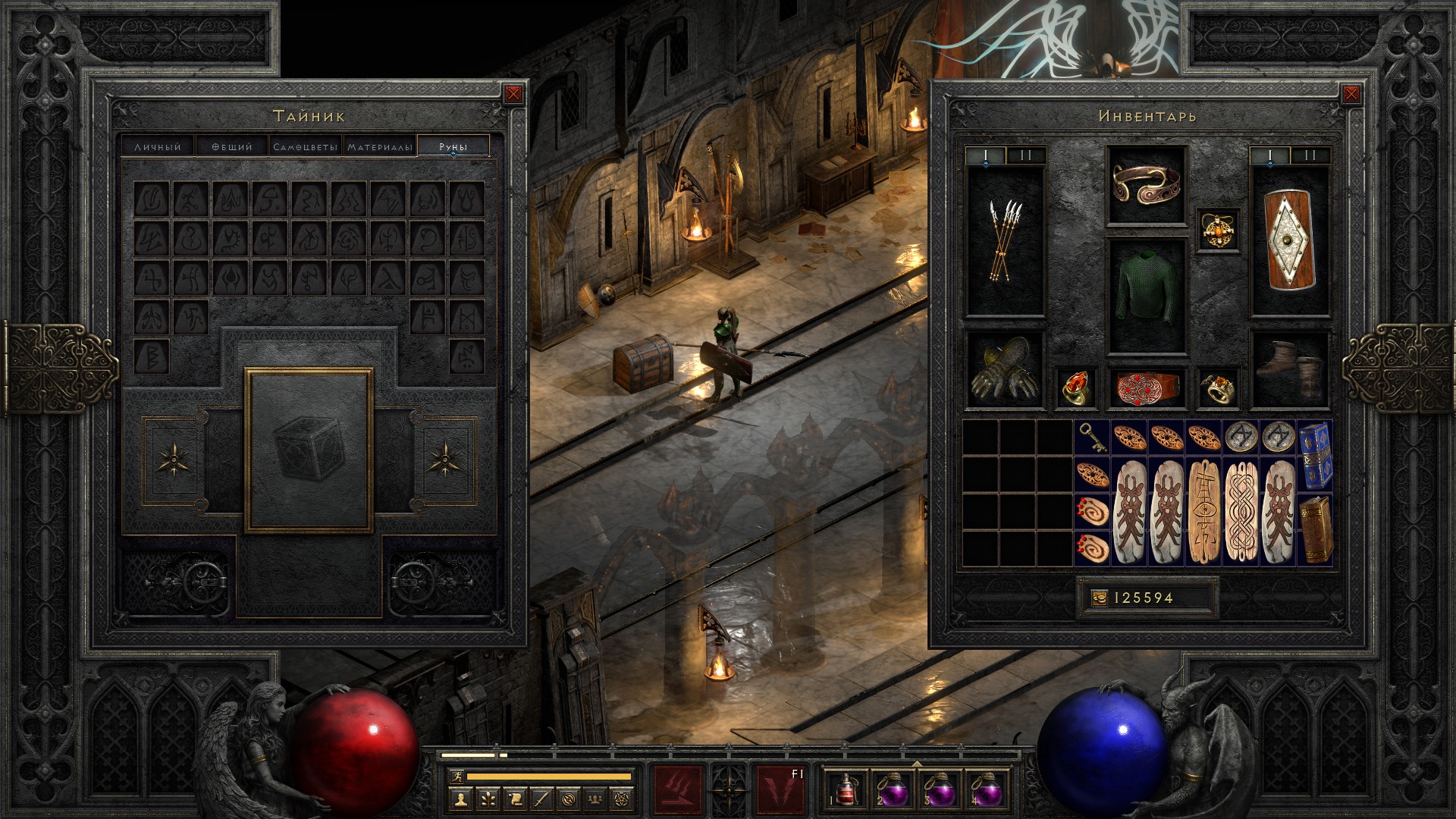The height and width of the screenshot is (819, 1456).
Task: Click the Horadric Cube slot in stash
Action: tap(309, 450)
